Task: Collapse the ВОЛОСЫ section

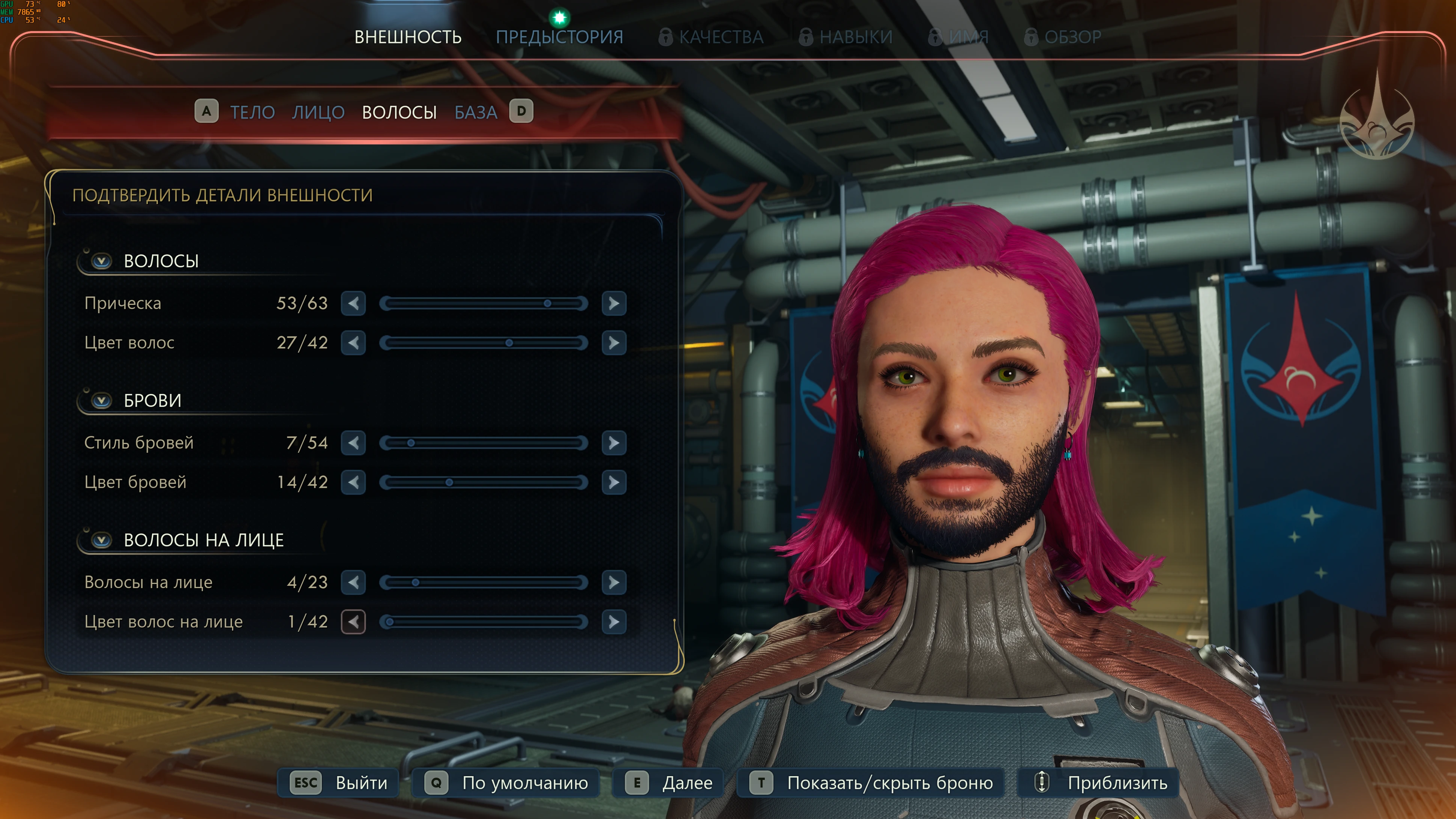Action: pos(102,261)
